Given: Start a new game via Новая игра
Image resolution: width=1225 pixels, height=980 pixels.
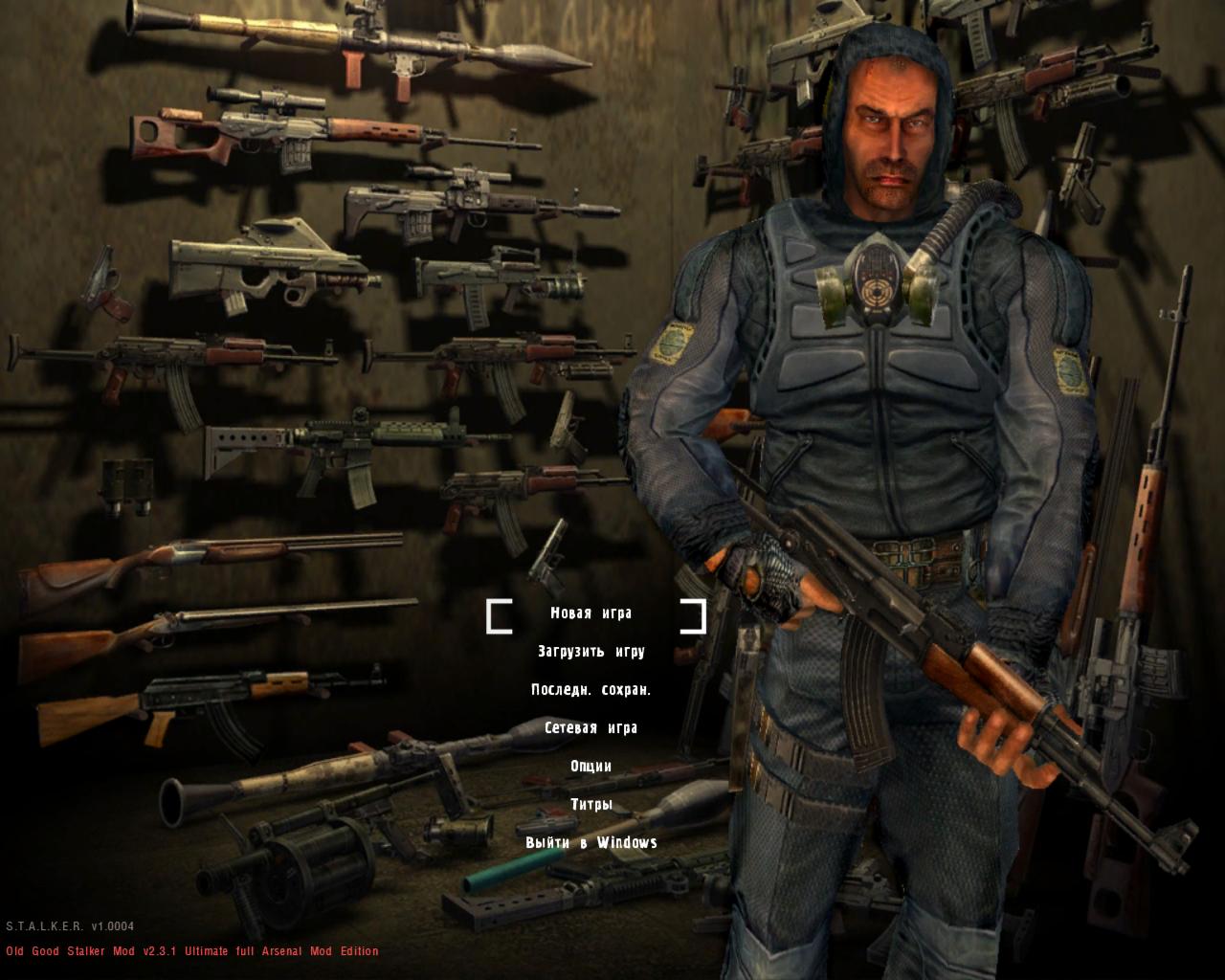Looking at the screenshot, I should click(x=591, y=613).
